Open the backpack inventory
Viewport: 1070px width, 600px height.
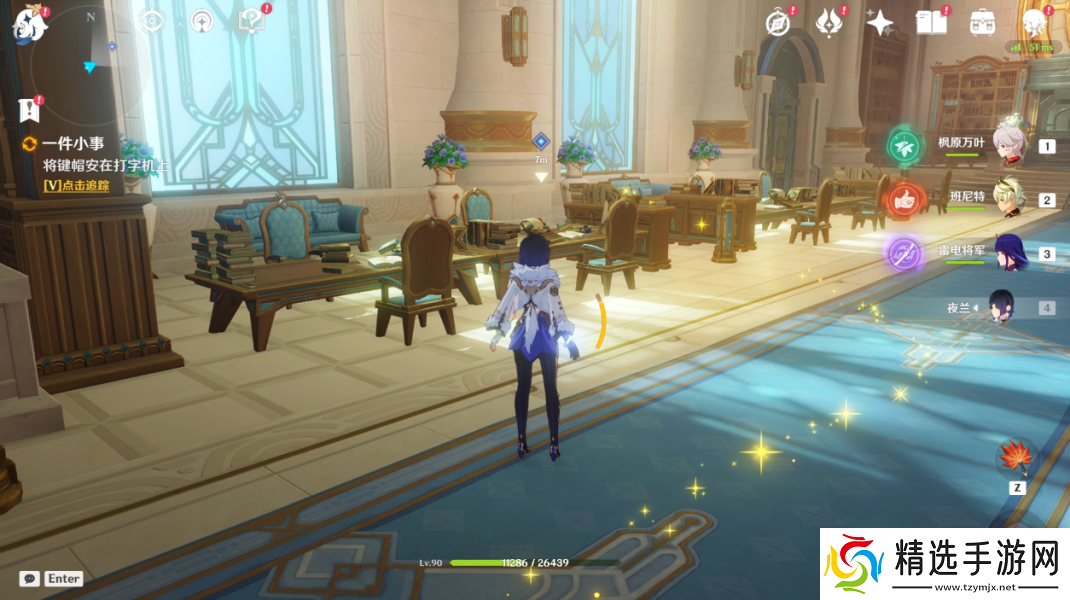pyautogui.click(x=982, y=22)
